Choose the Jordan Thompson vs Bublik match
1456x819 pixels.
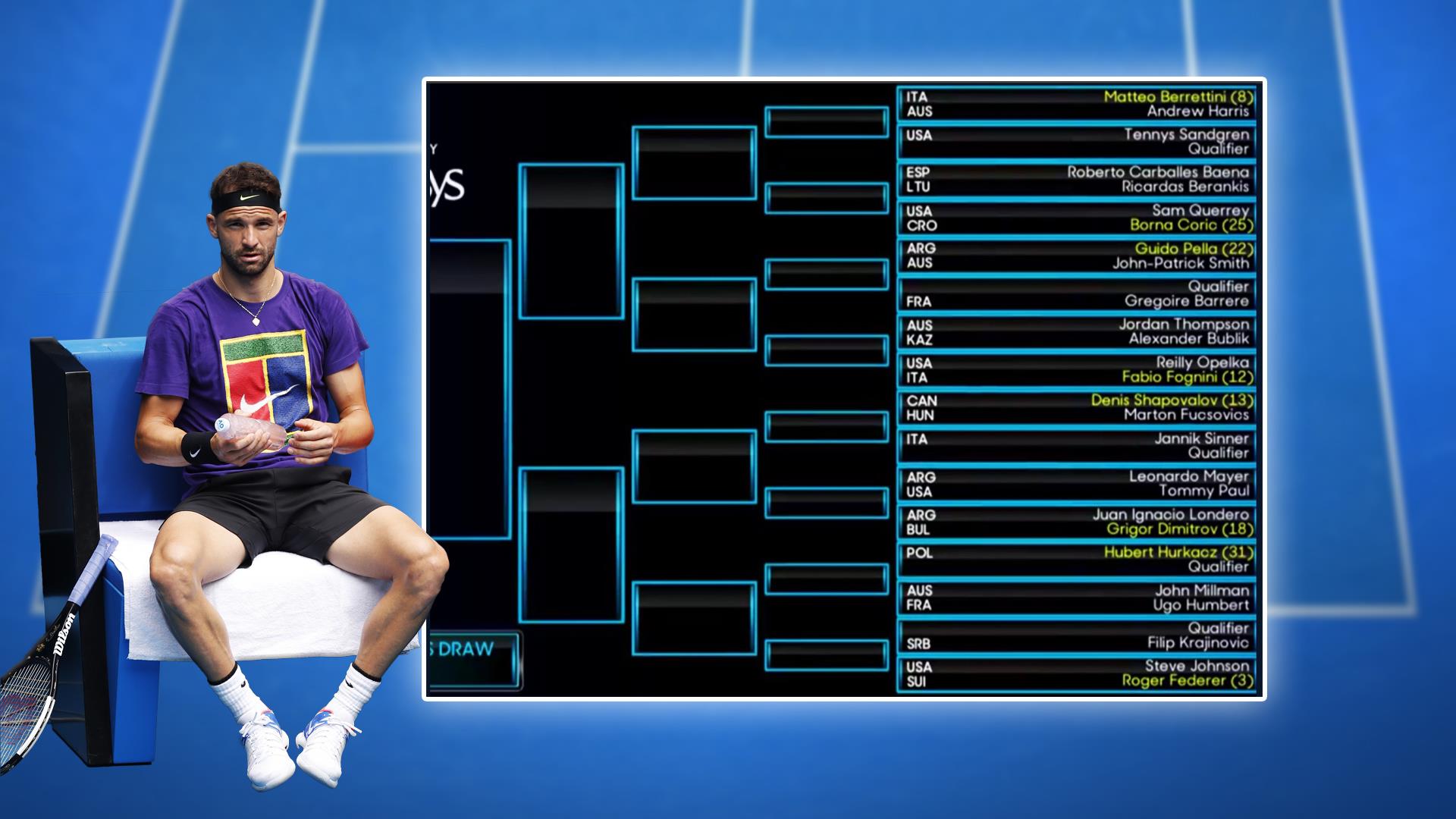pyautogui.click(x=1076, y=332)
